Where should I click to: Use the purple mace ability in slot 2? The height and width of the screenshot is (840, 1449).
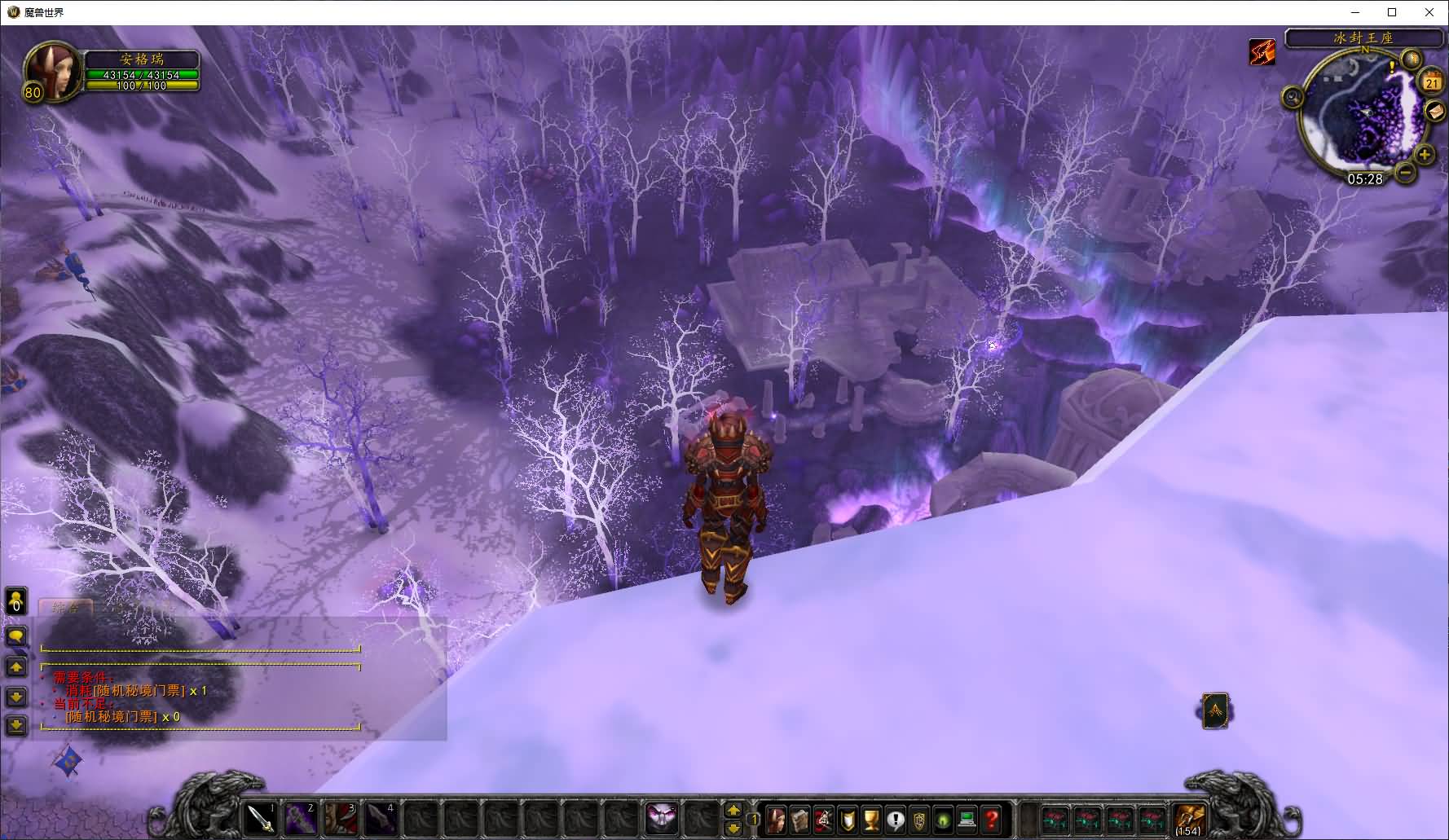click(301, 818)
